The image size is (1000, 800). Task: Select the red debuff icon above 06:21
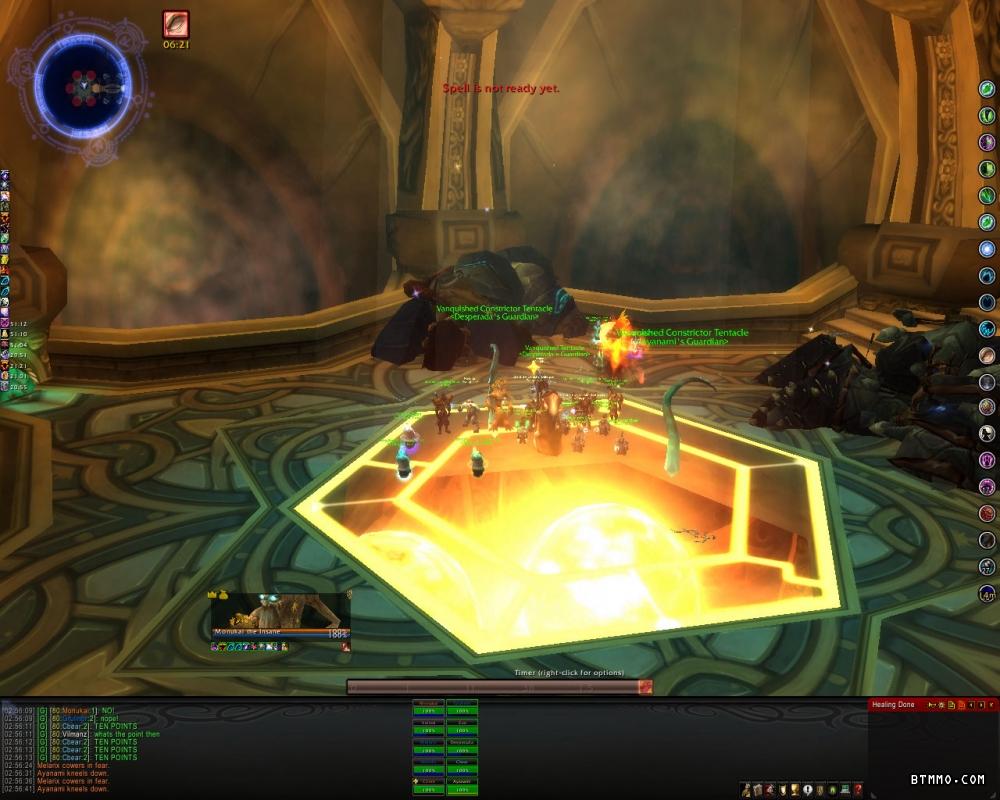click(x=176, y=25)
